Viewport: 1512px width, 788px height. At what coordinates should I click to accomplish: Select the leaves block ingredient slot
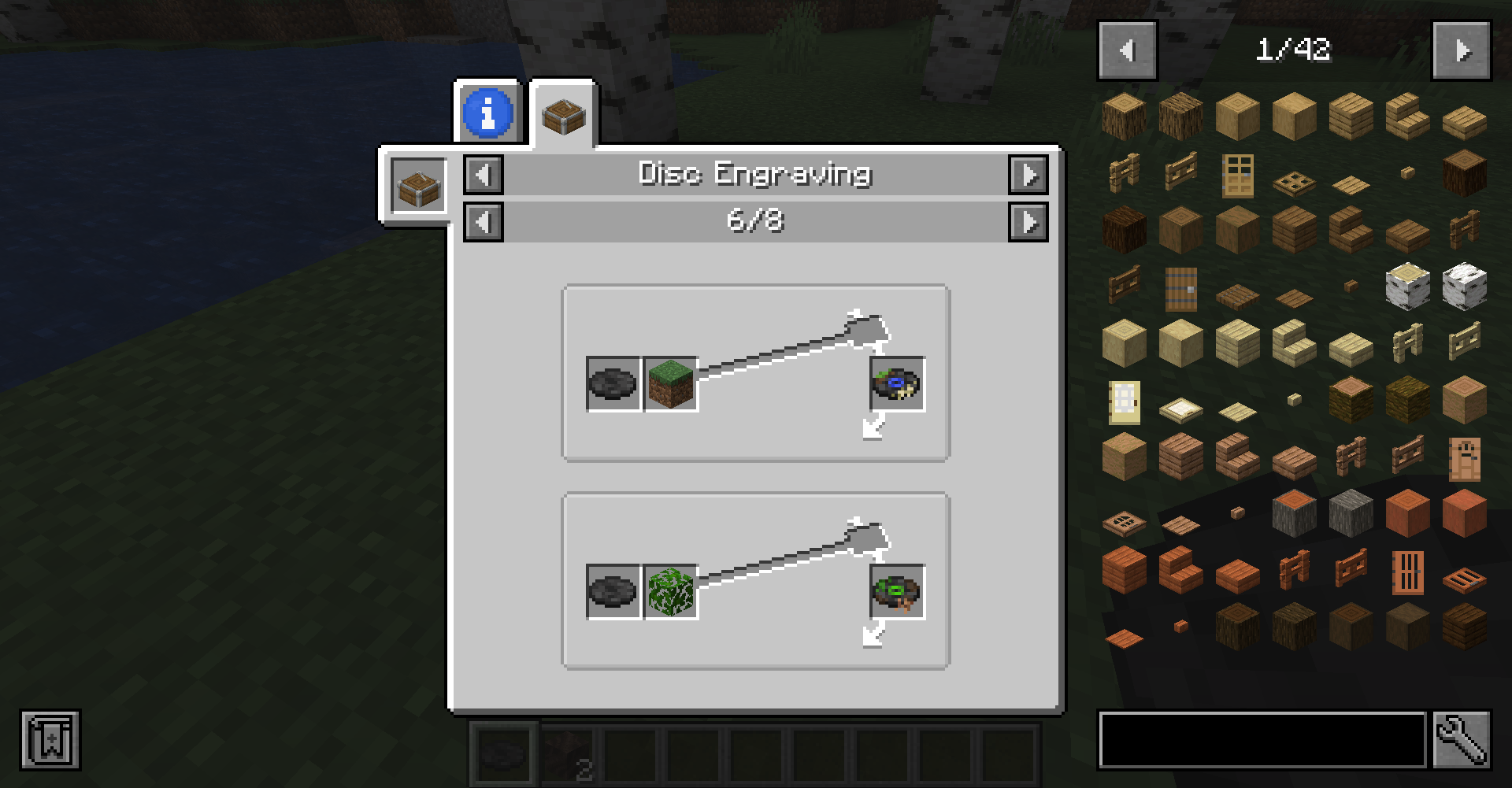[x=671, y=592]
